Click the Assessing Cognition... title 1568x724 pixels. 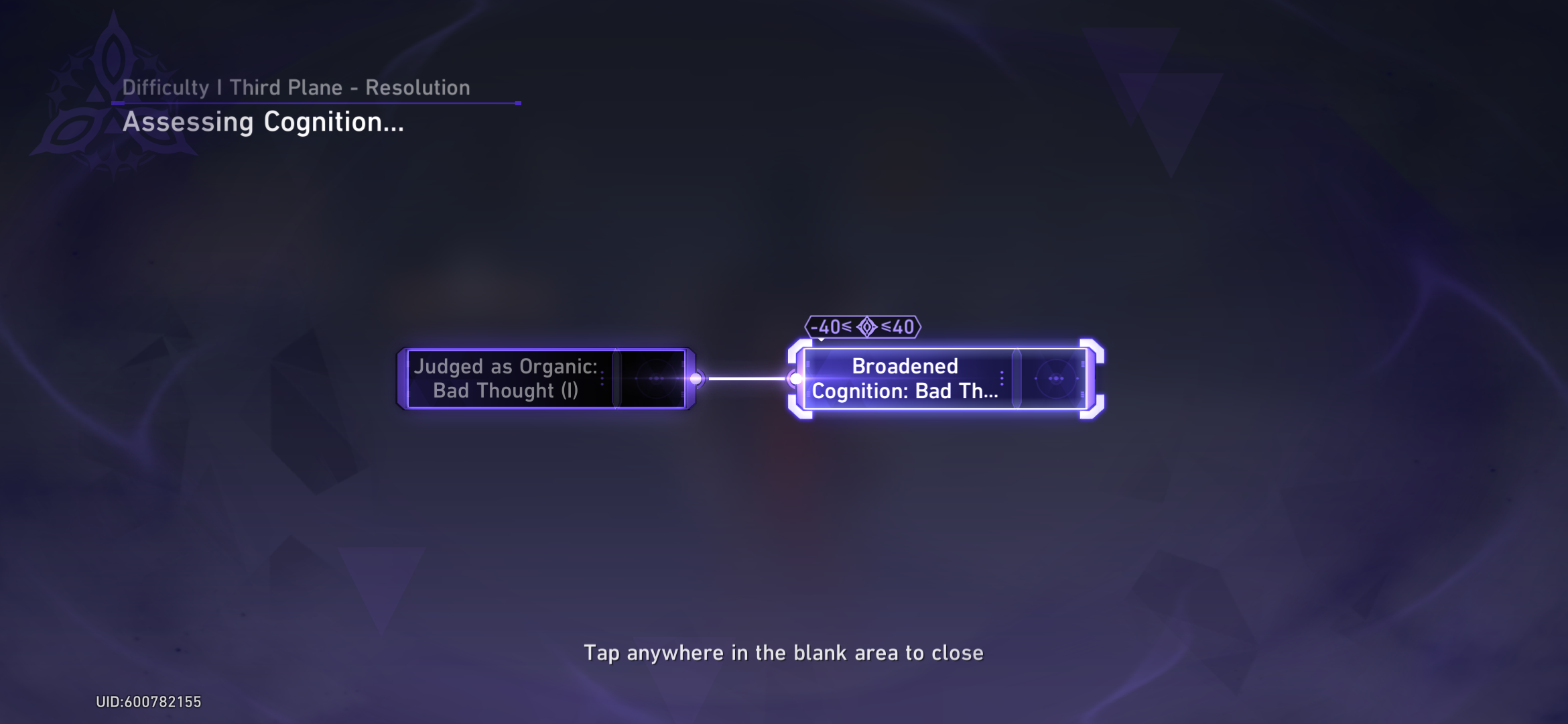(x=263, y=123)
